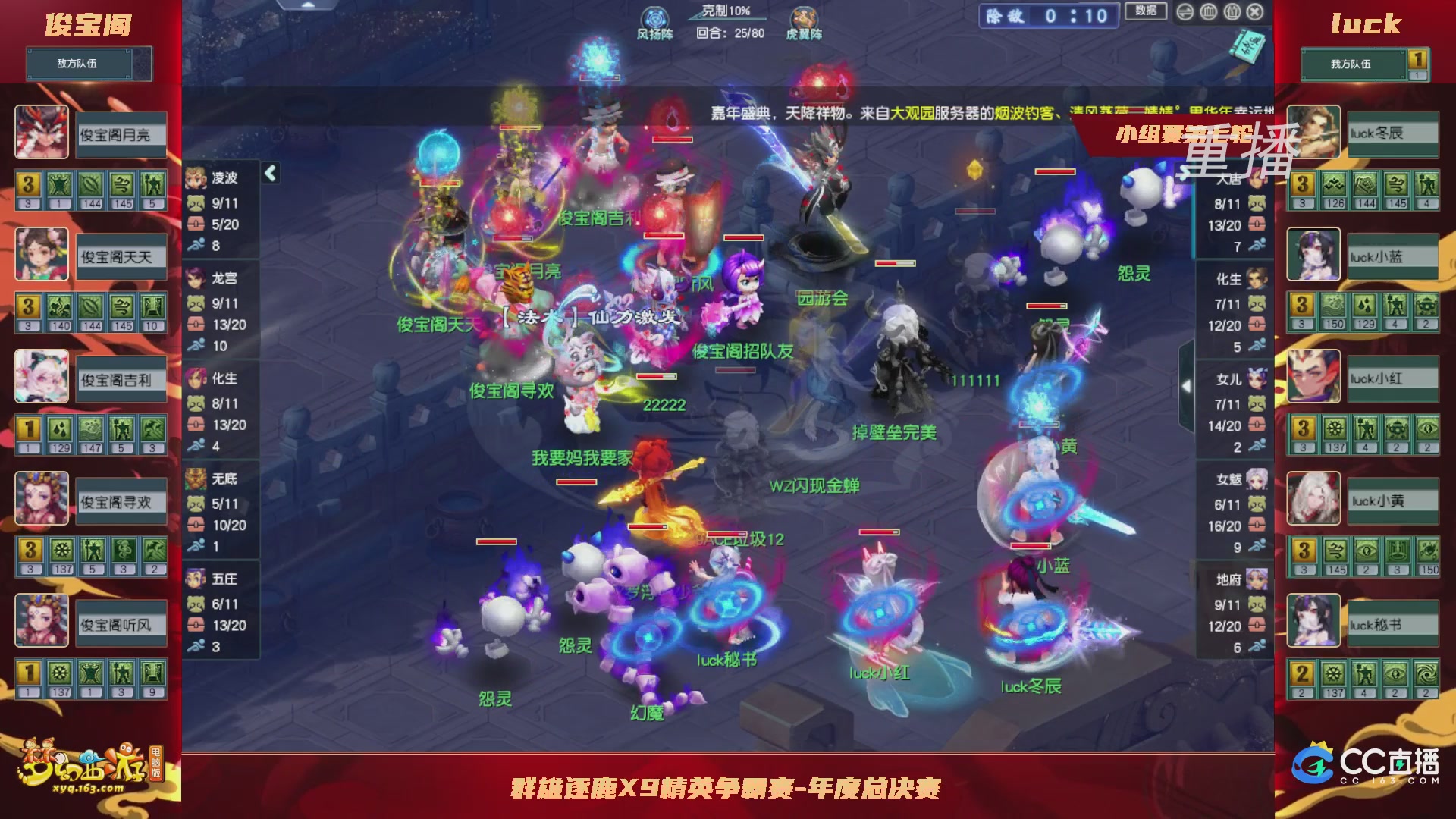Toggle the 龙宫 unit's speed indicator
The image size is (1456, 819).
(196, 346)
